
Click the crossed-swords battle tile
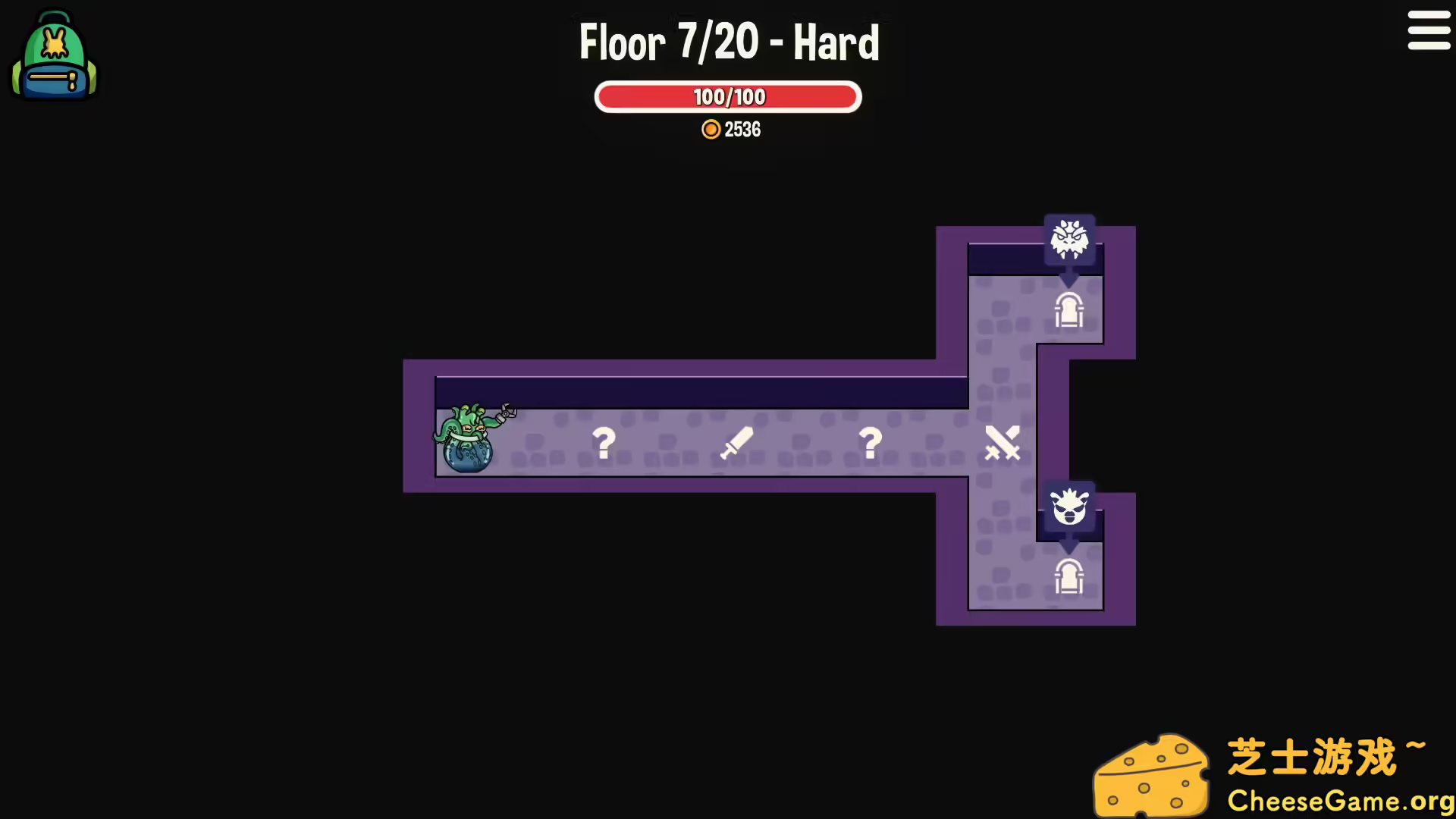[1003, 443]
